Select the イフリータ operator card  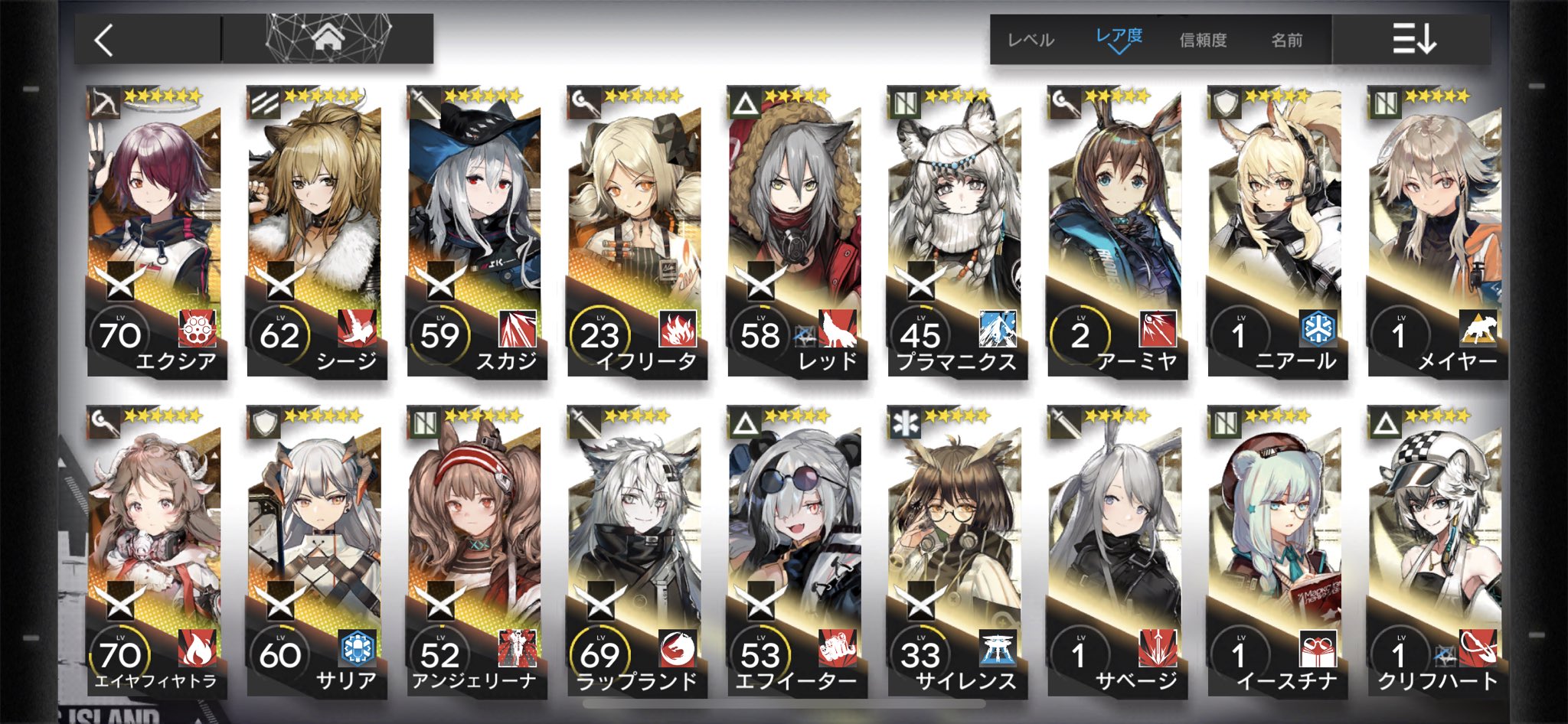coord(635,231)
